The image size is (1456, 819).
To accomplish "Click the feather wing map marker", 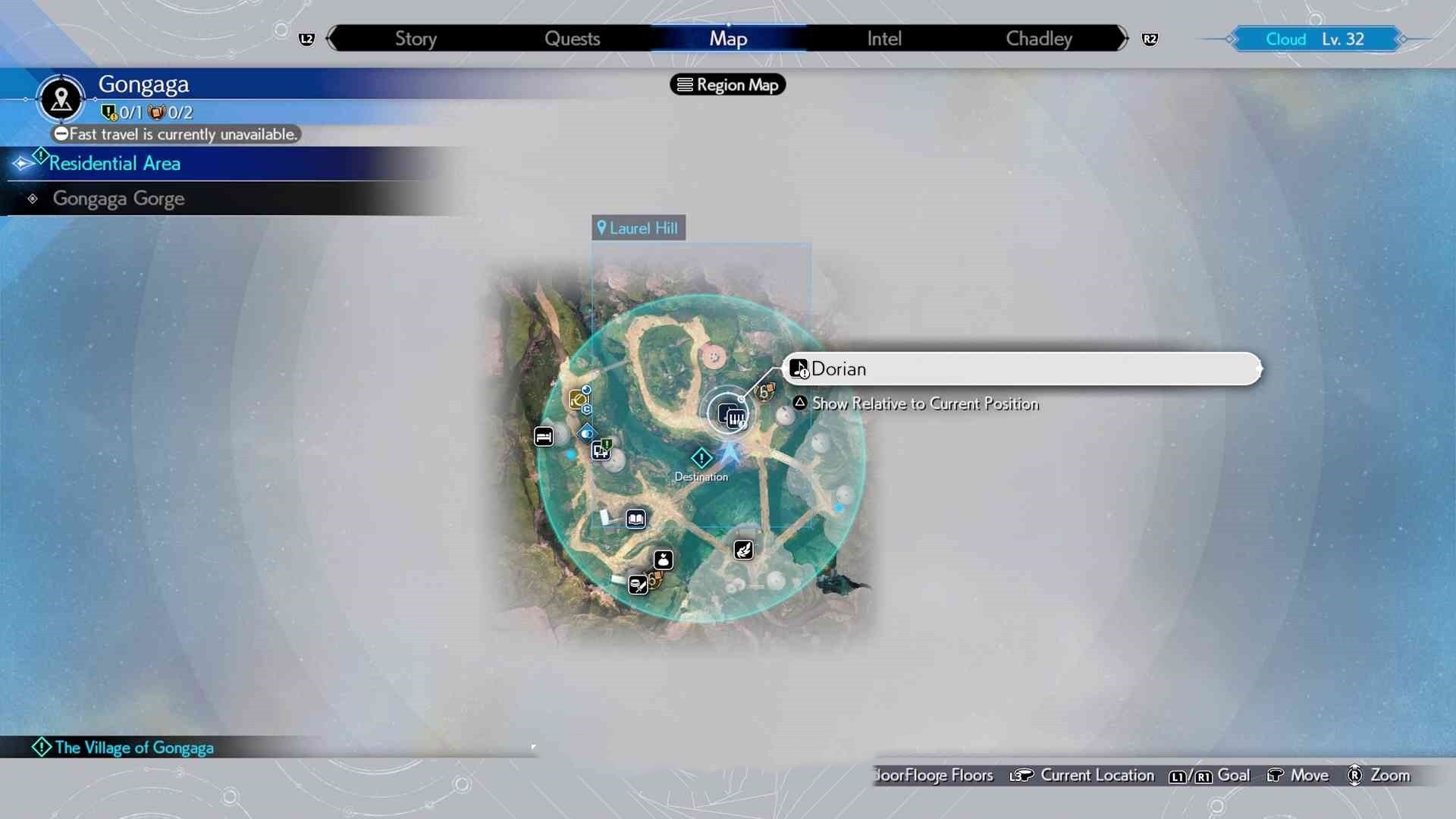I will pos(744,550).
